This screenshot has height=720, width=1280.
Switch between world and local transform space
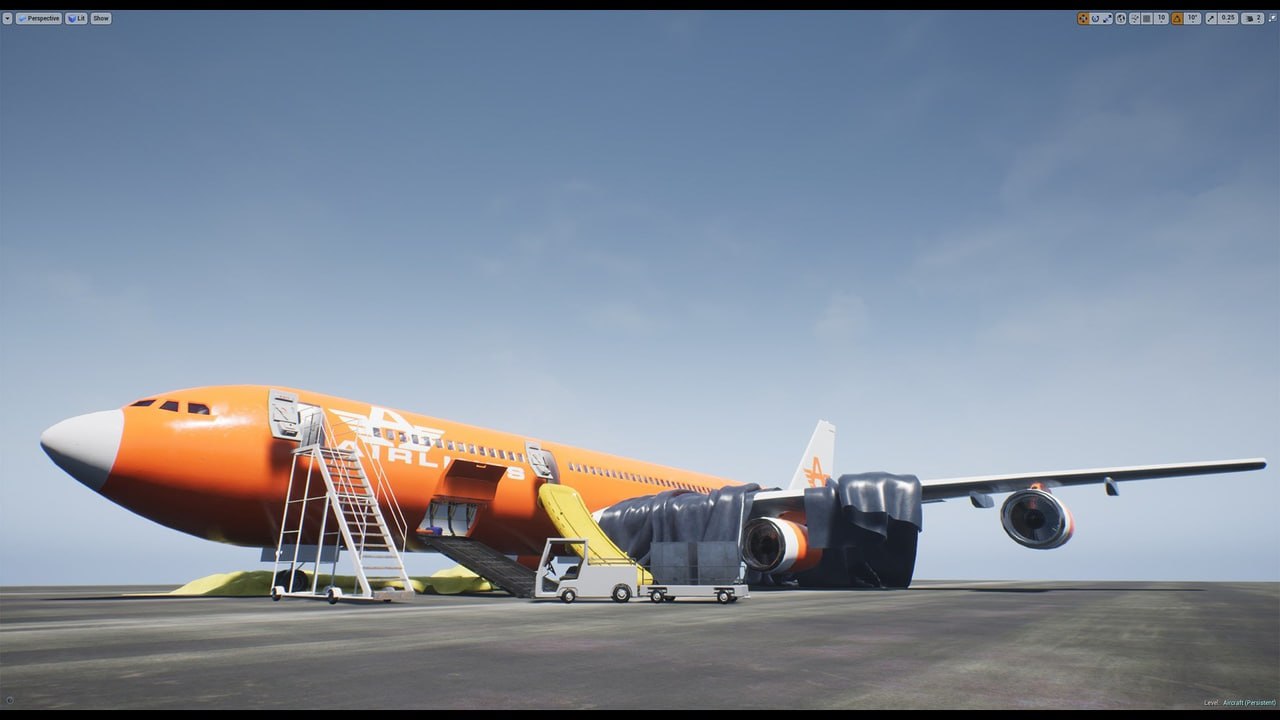(x=1121, y=18)
